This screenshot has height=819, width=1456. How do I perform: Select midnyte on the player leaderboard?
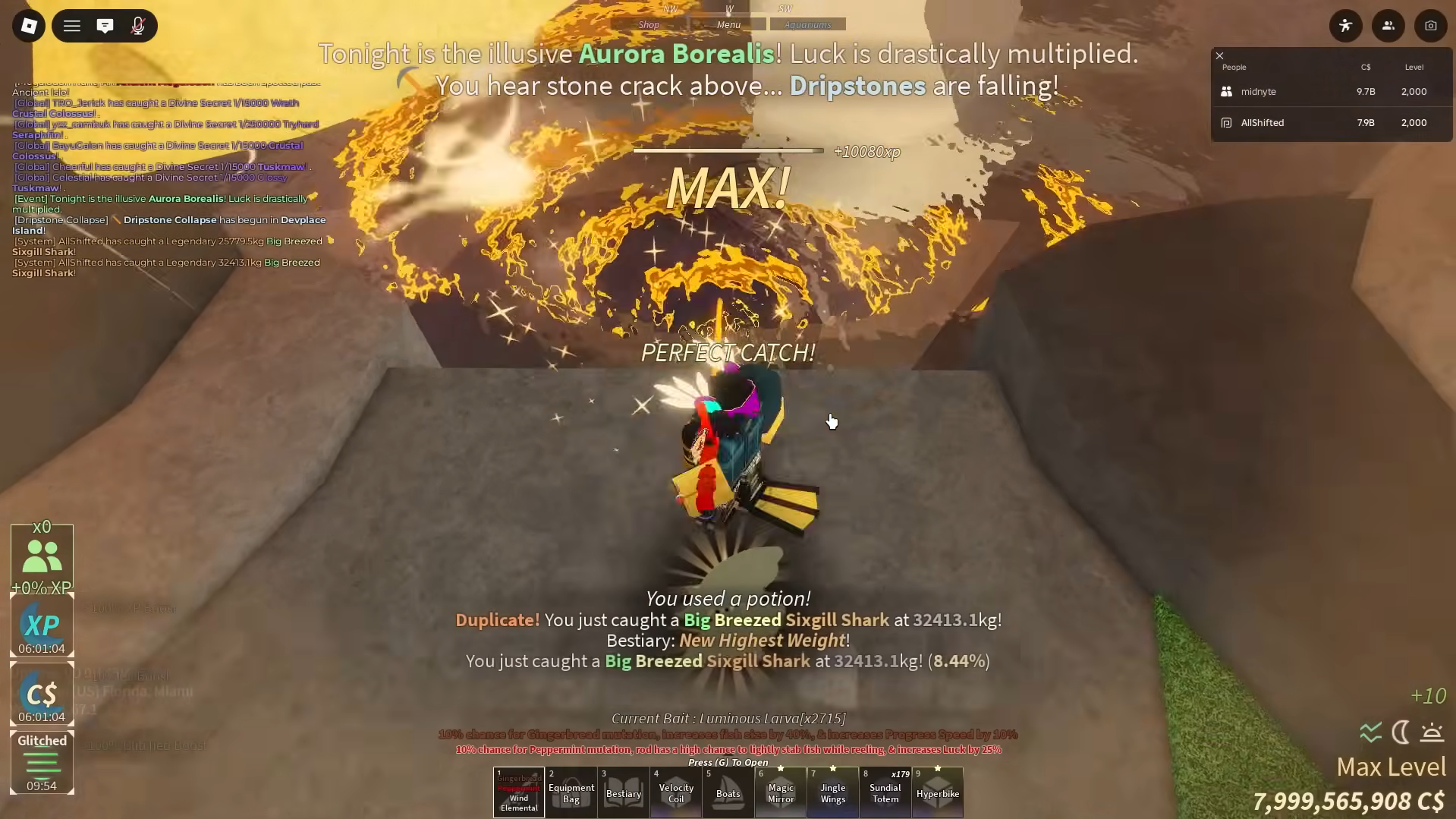click(x=1258, y=91)
